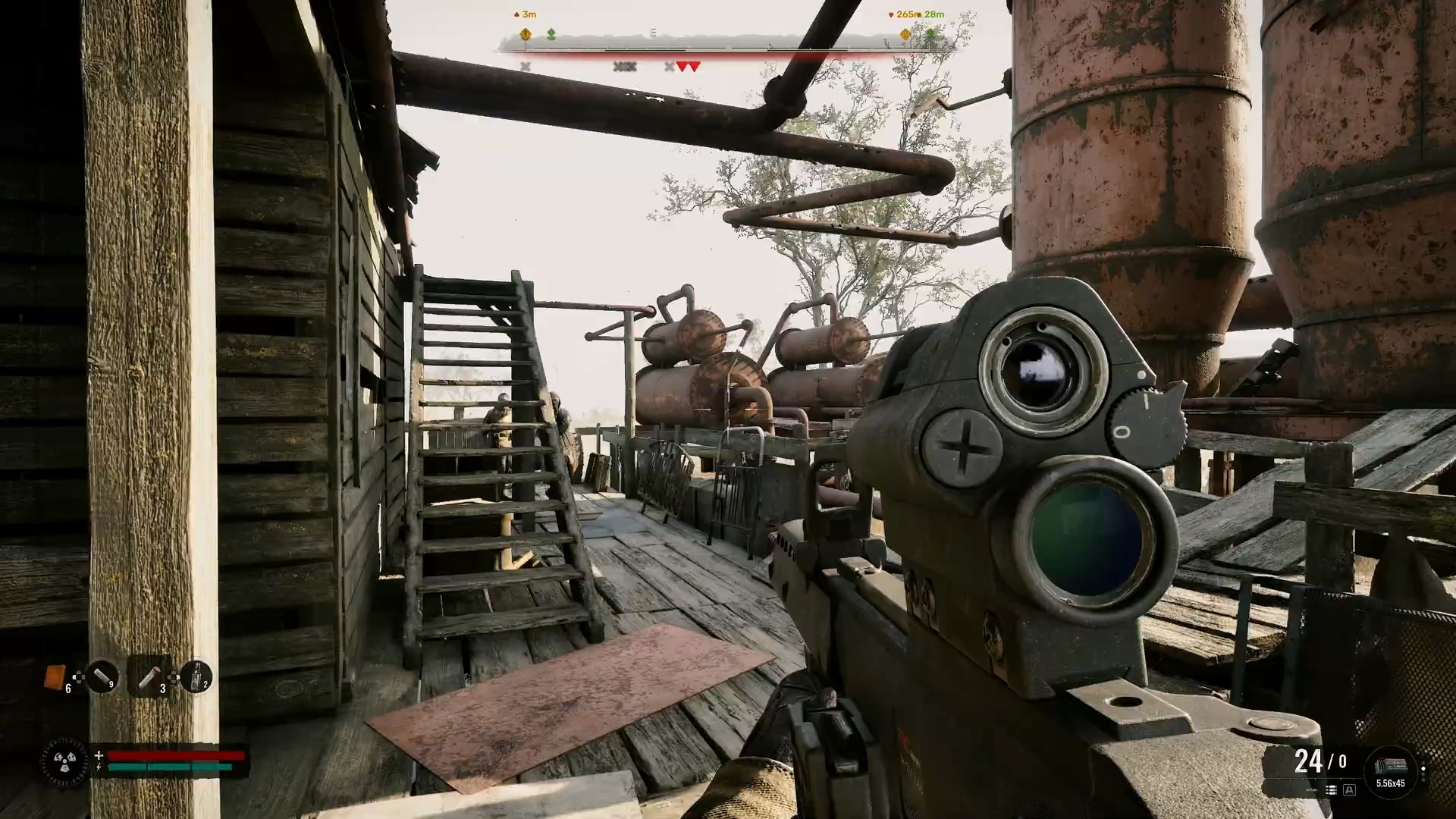Click the radiation trefoil indicator

click(64, 761)
